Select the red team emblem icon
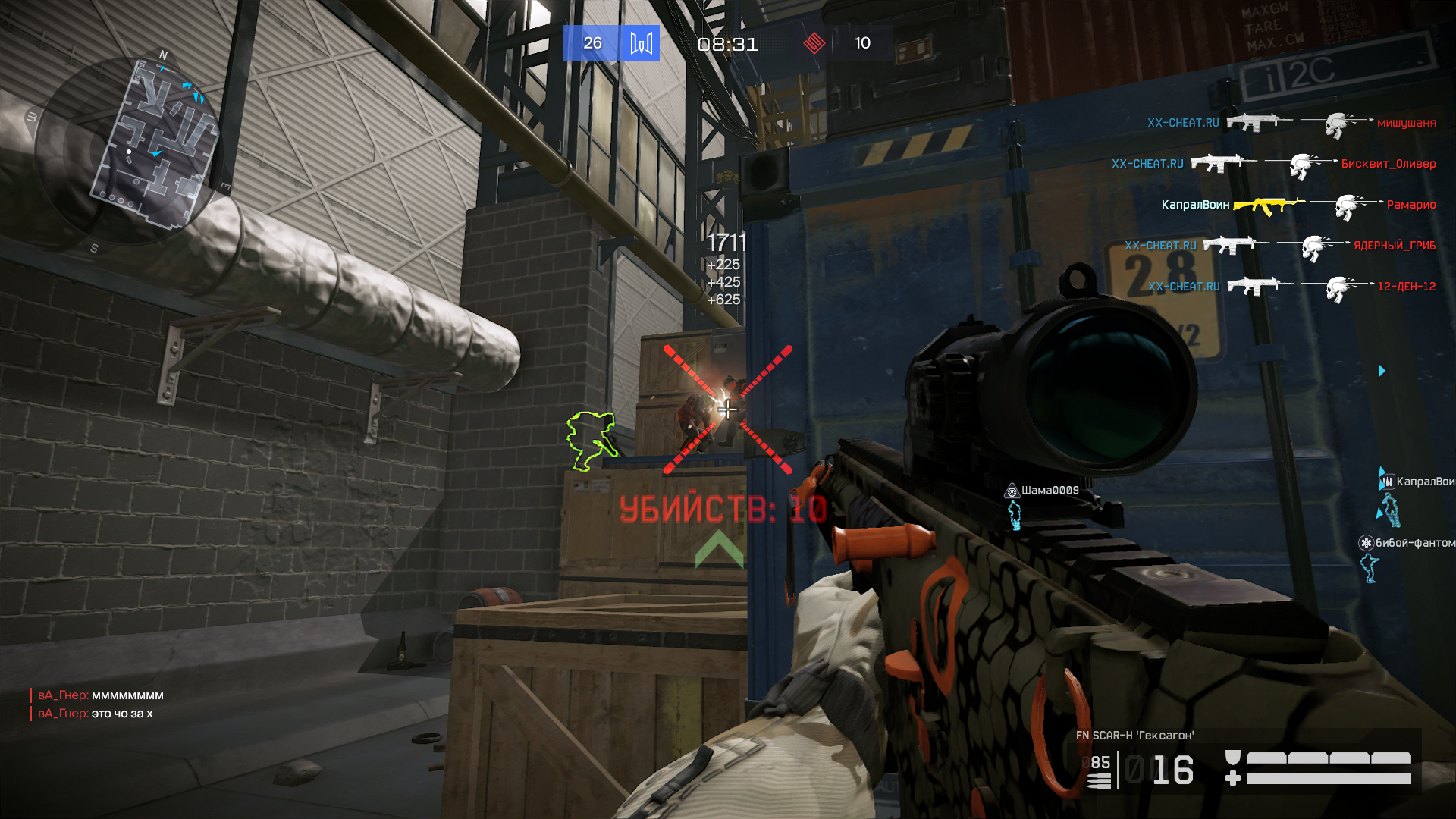This screenshot has height=819, width=1456. (814, 43)
